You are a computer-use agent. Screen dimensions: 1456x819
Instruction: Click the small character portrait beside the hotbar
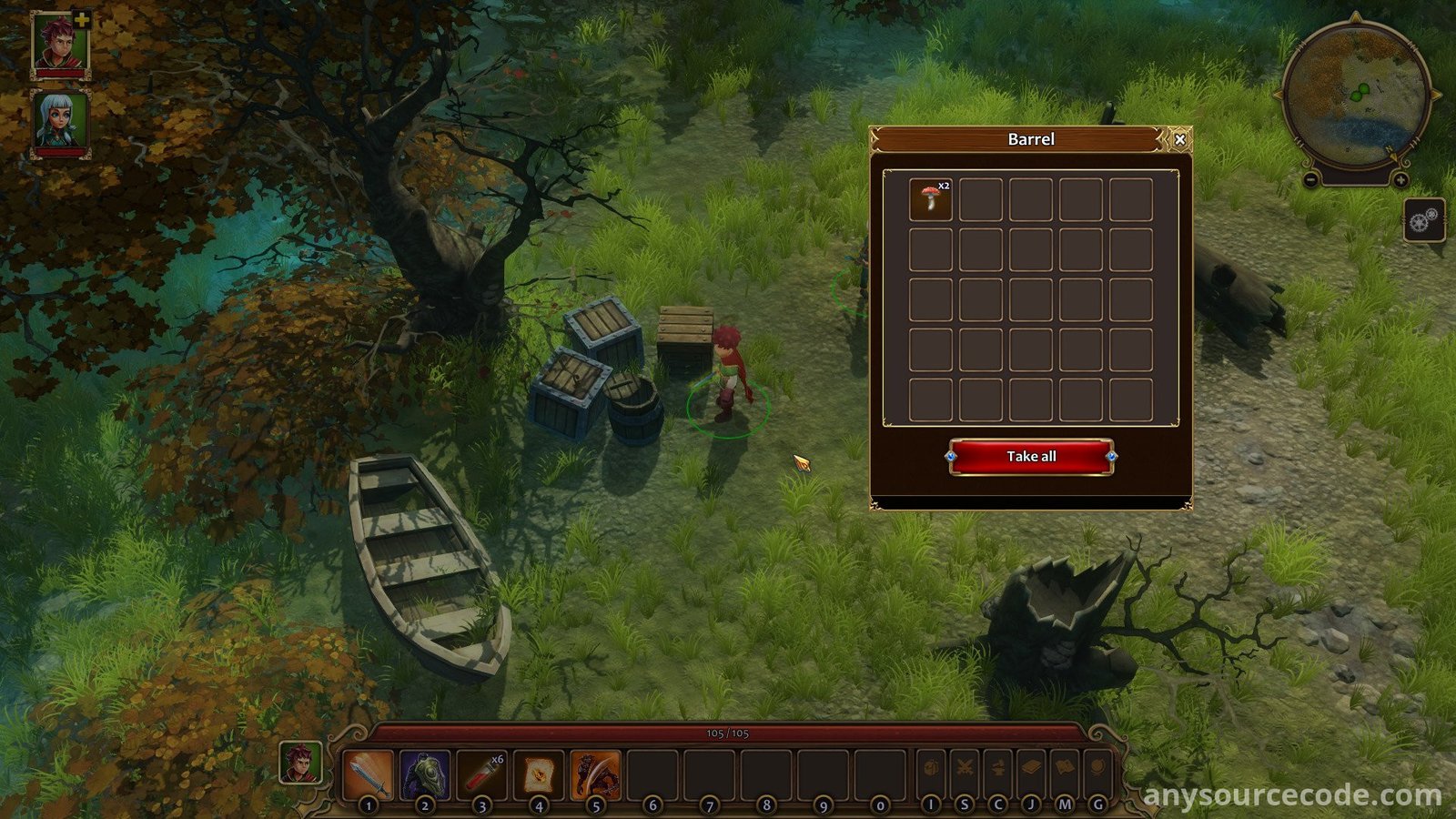(300, 763)
